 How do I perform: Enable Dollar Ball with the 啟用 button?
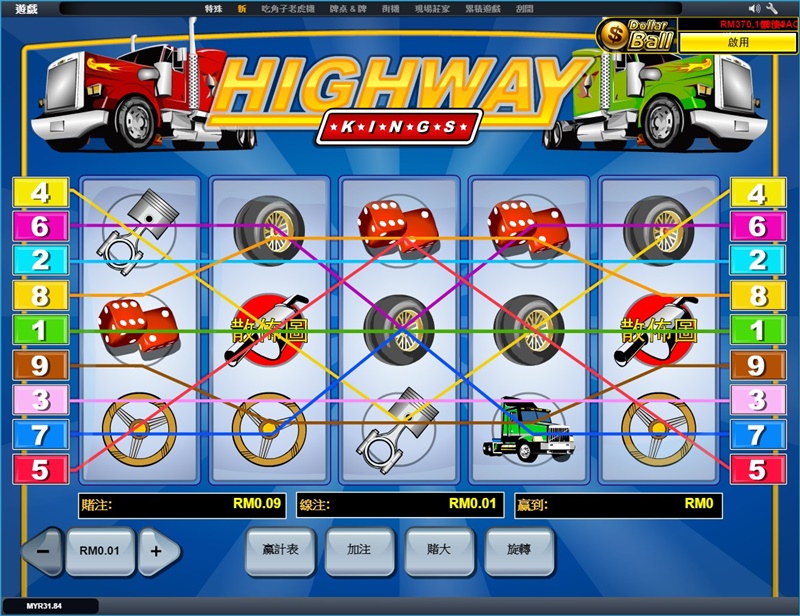738,43
